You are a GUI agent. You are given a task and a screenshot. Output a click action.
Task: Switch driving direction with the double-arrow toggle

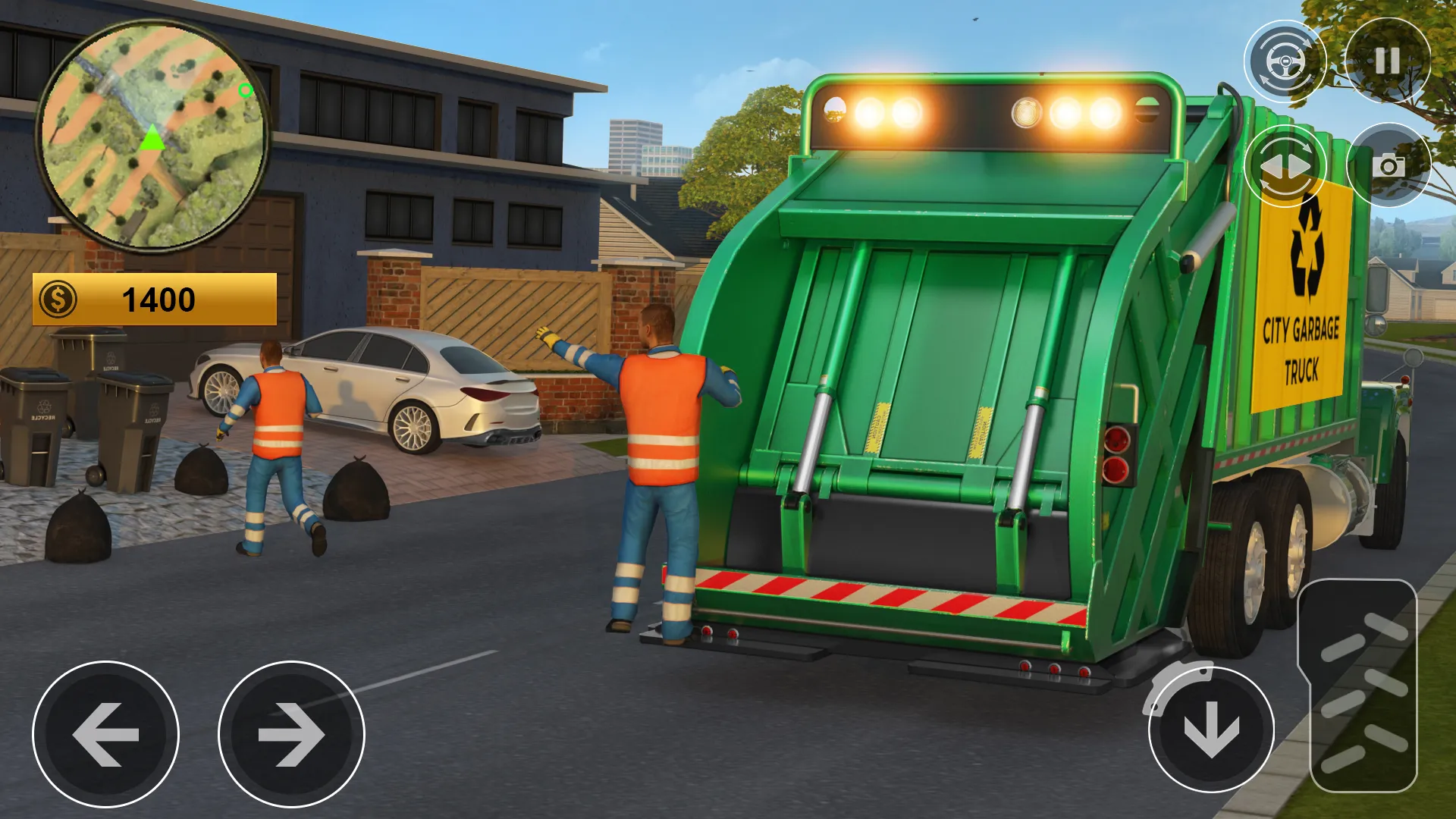click(1284, 165)
